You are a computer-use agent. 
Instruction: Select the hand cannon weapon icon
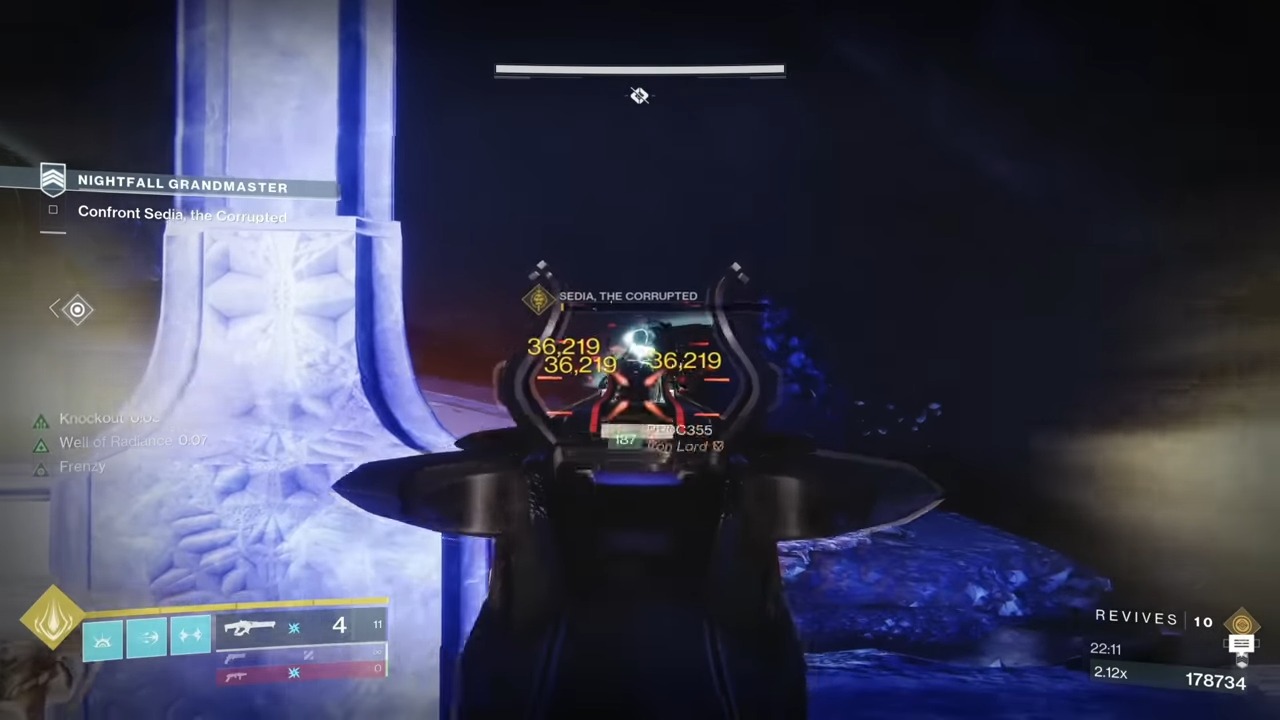click(236, 657)
